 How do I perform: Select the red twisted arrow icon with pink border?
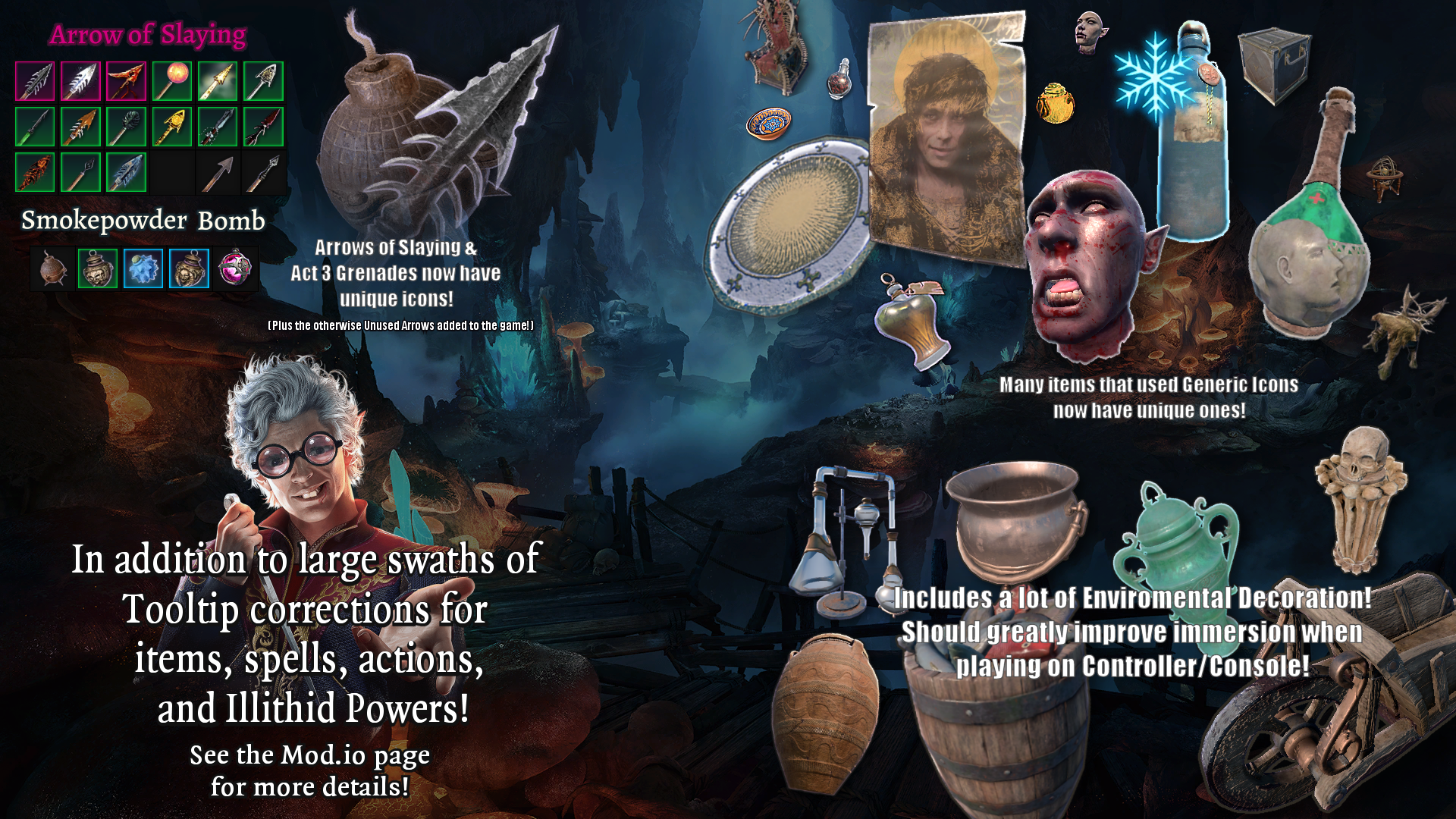[127, 81]
